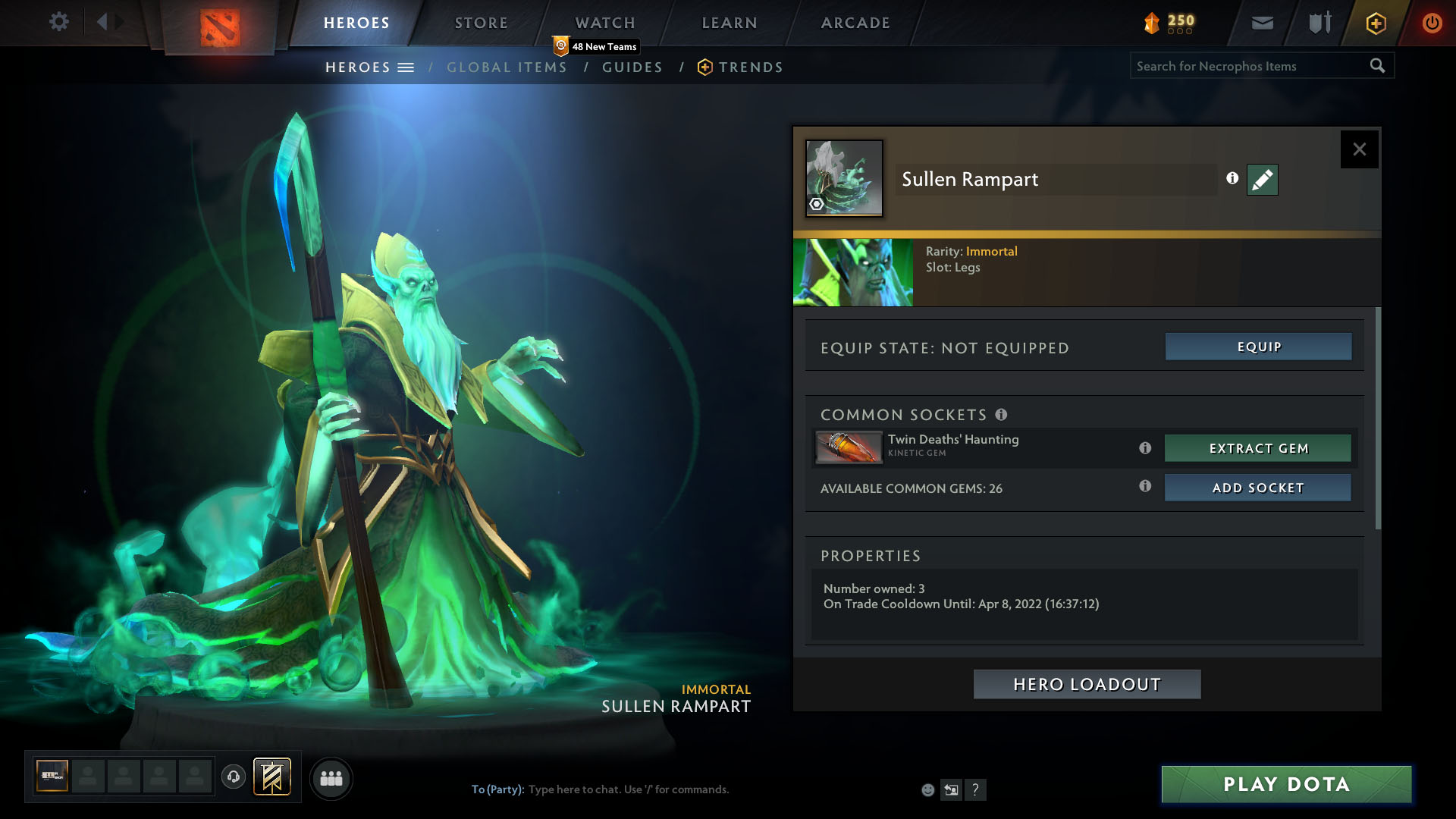This screenshot has width=1456, height=819.
Task: Open the mail envelope inbox
Action: pos(1262,23)
